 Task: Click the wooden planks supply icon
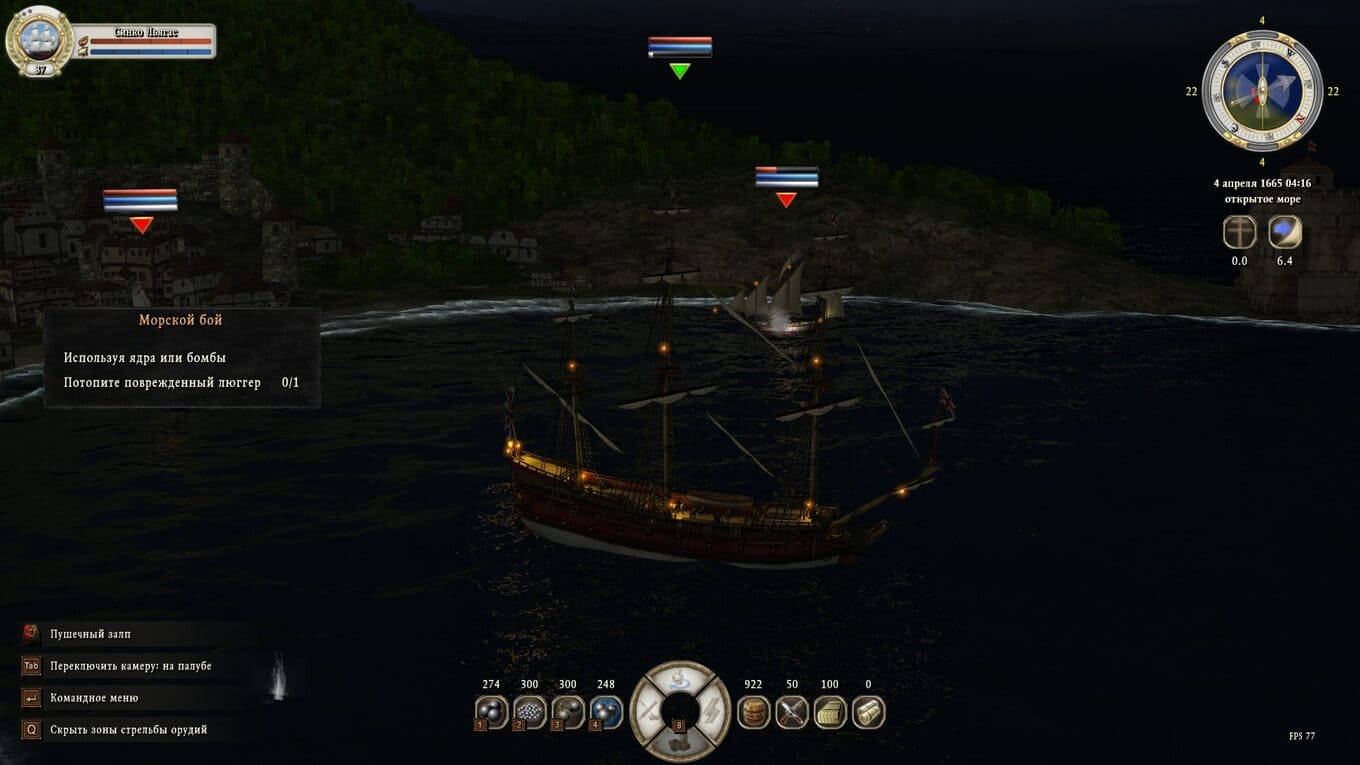pos(830,712)
